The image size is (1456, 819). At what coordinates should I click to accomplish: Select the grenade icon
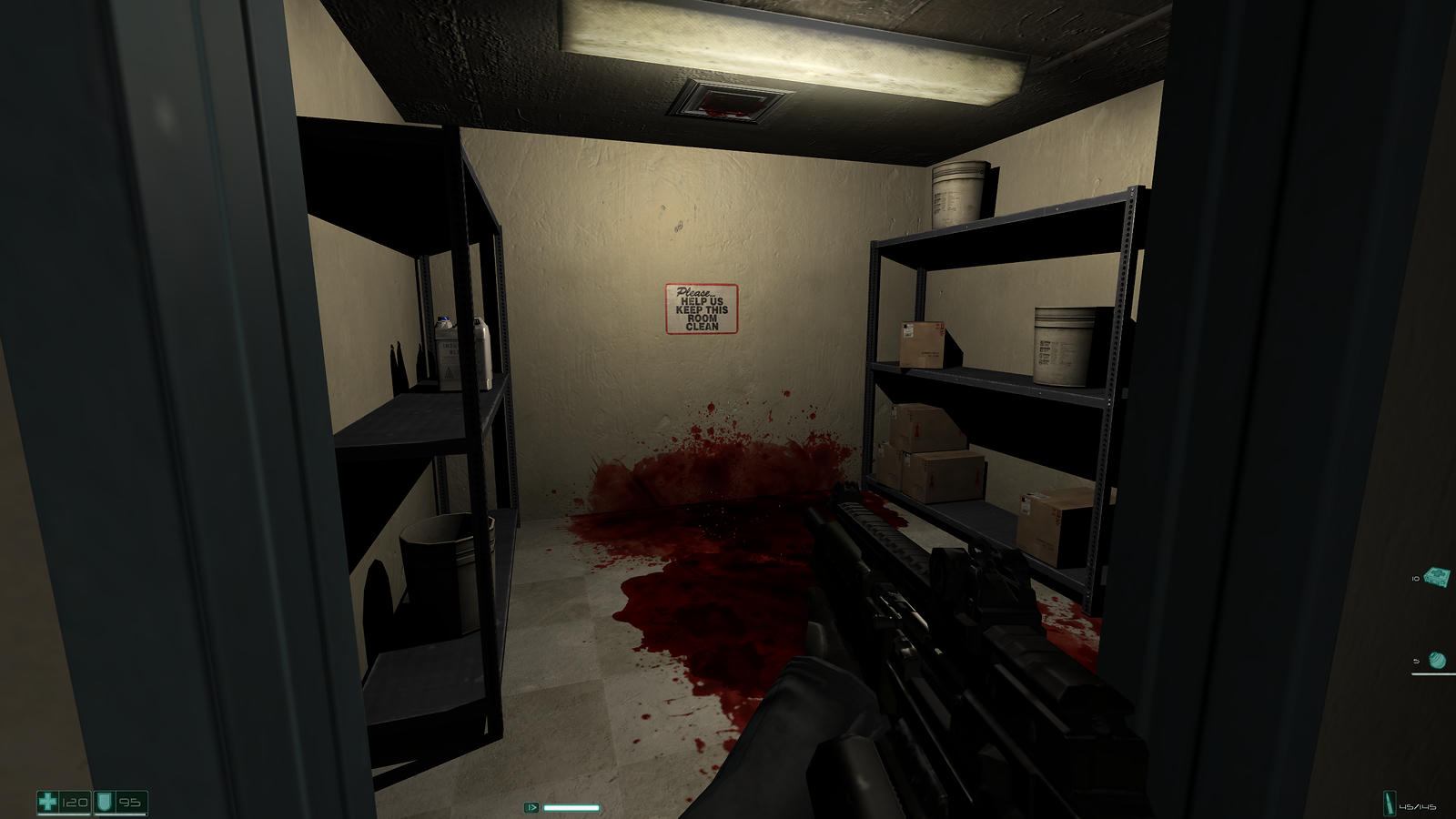[1437, 660]
